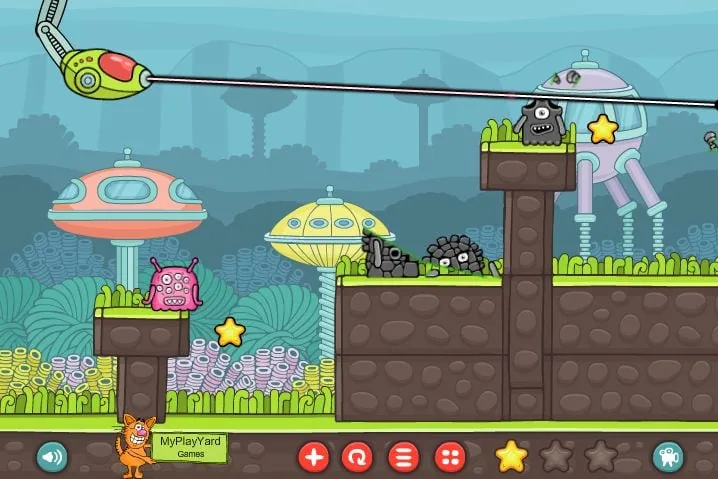Open level select with the four-dot button
718x479 pixels.
point(449,458)
